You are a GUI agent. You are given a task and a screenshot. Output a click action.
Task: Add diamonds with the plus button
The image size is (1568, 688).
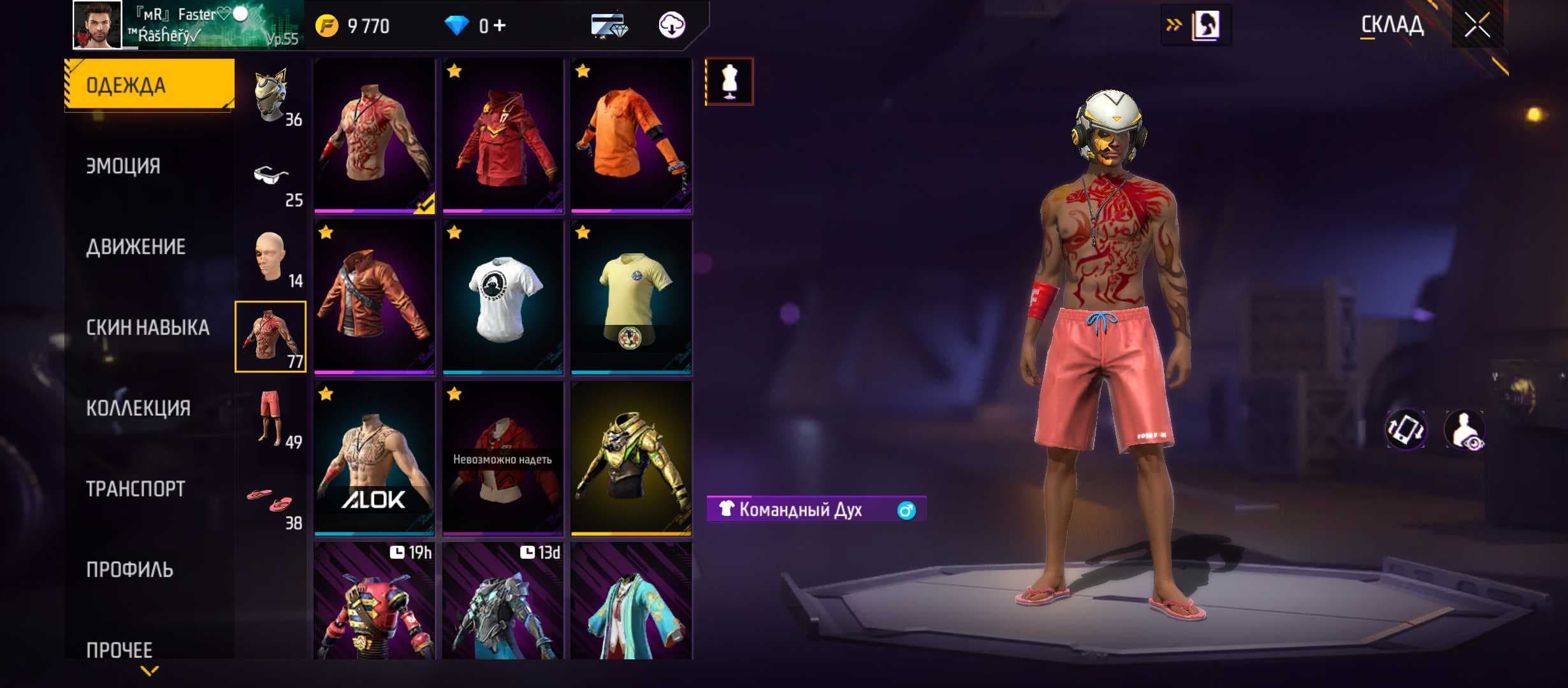click(500, 25)
